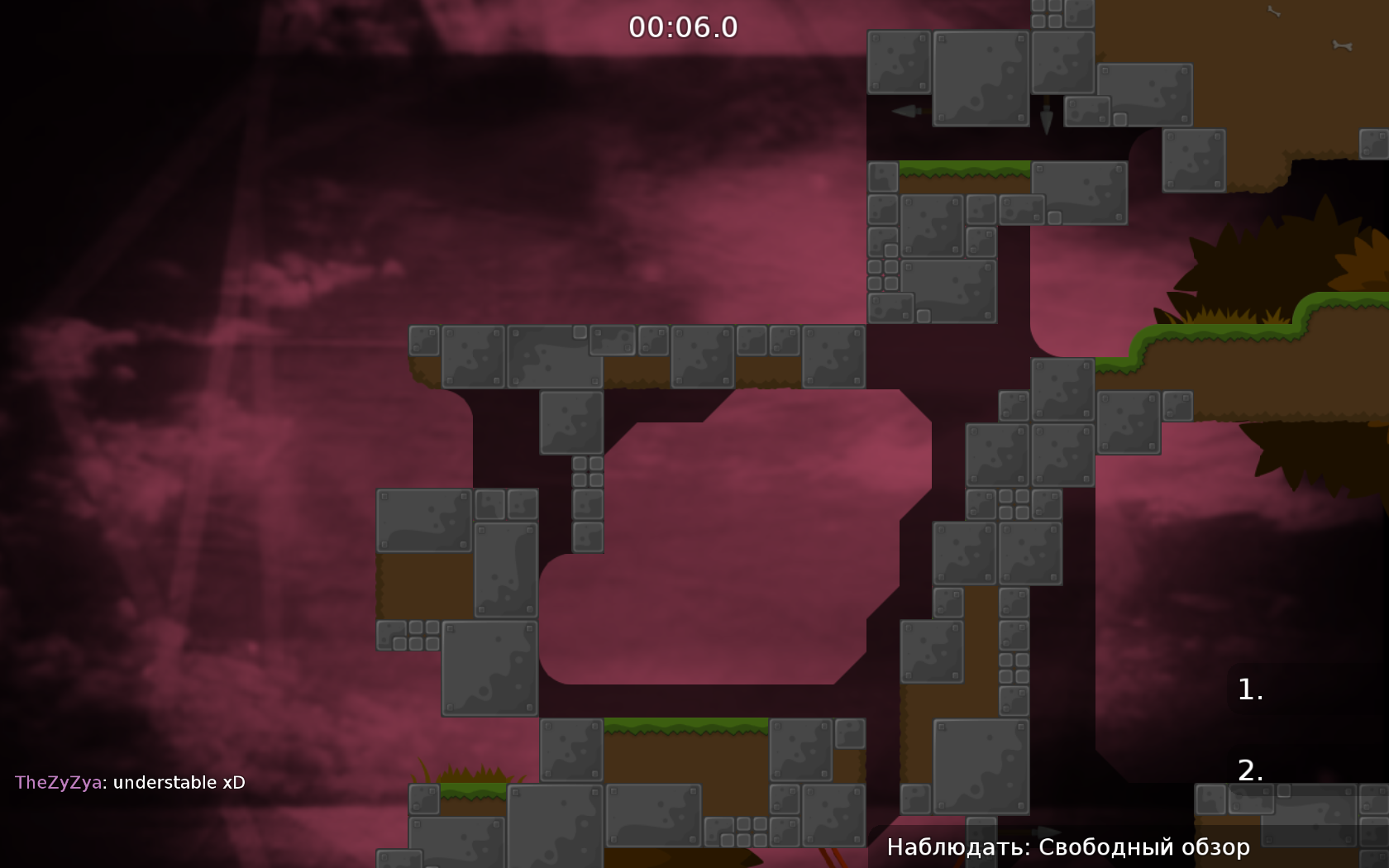Select the grass-topped ledge at bottom
Screen dimensions: 1389x868
pyautogui.click(x=686, y=727)
